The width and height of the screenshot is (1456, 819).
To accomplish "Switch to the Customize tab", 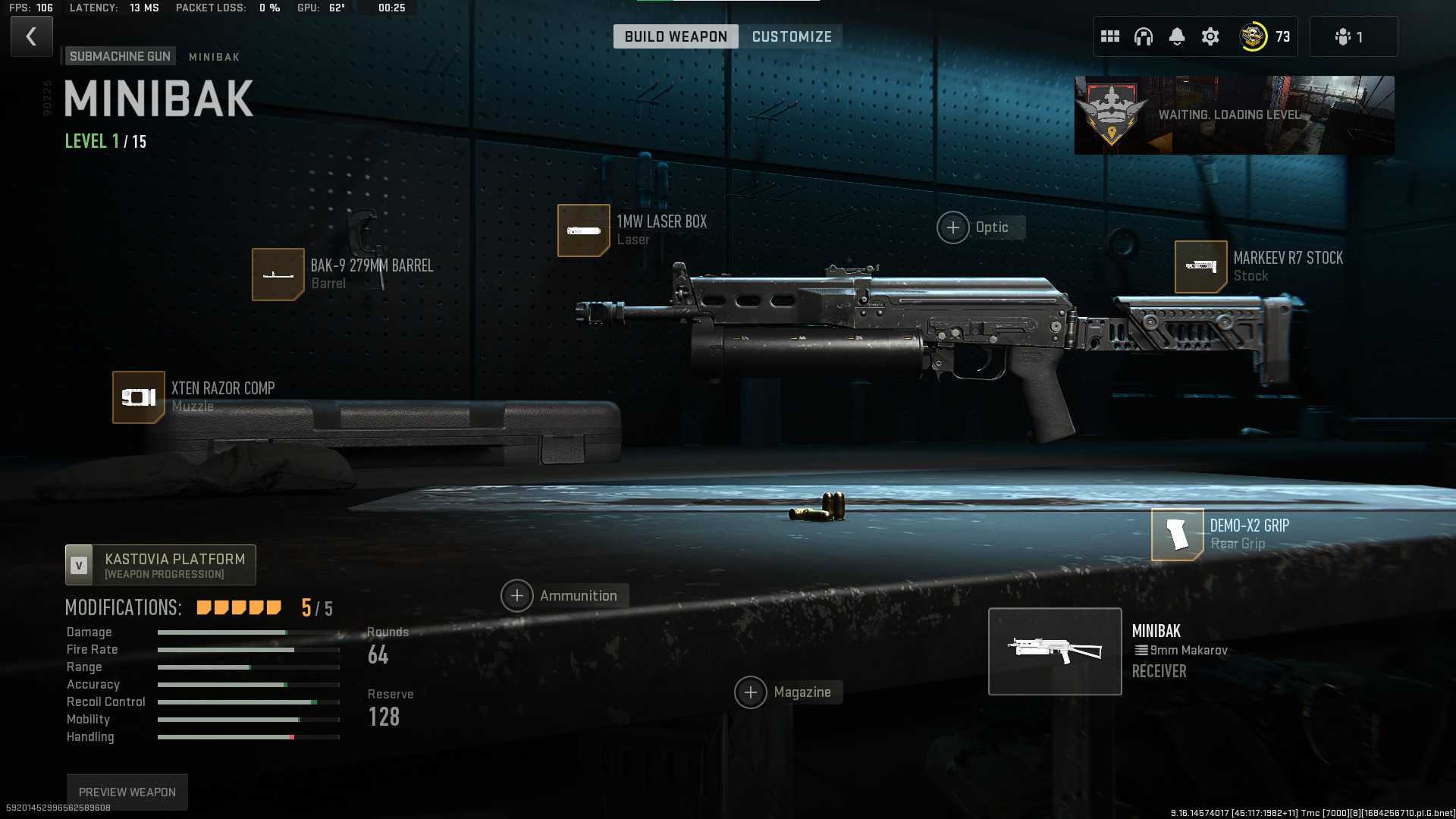I will [x=792, y=36].
